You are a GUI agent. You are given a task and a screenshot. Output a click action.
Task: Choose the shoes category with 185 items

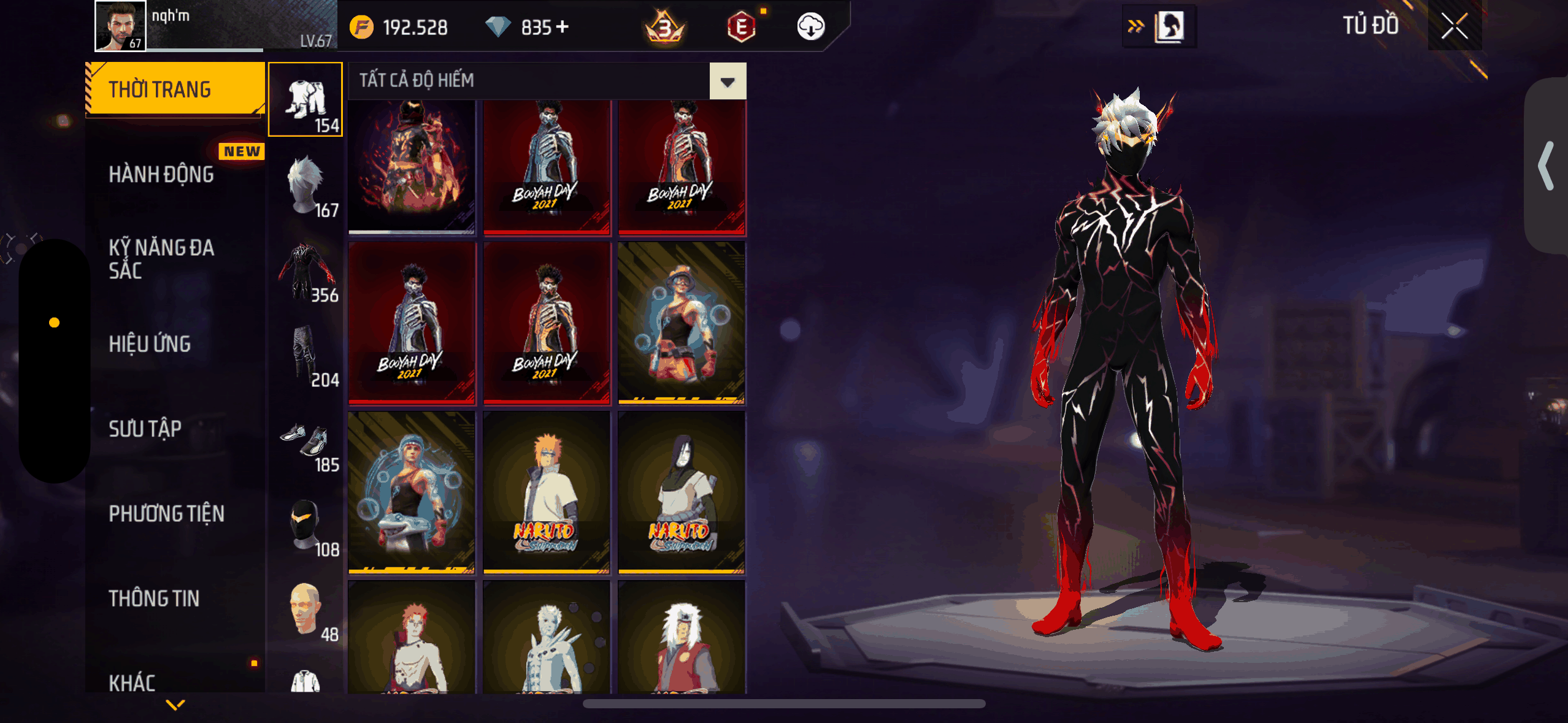click(x=306, y=442)
